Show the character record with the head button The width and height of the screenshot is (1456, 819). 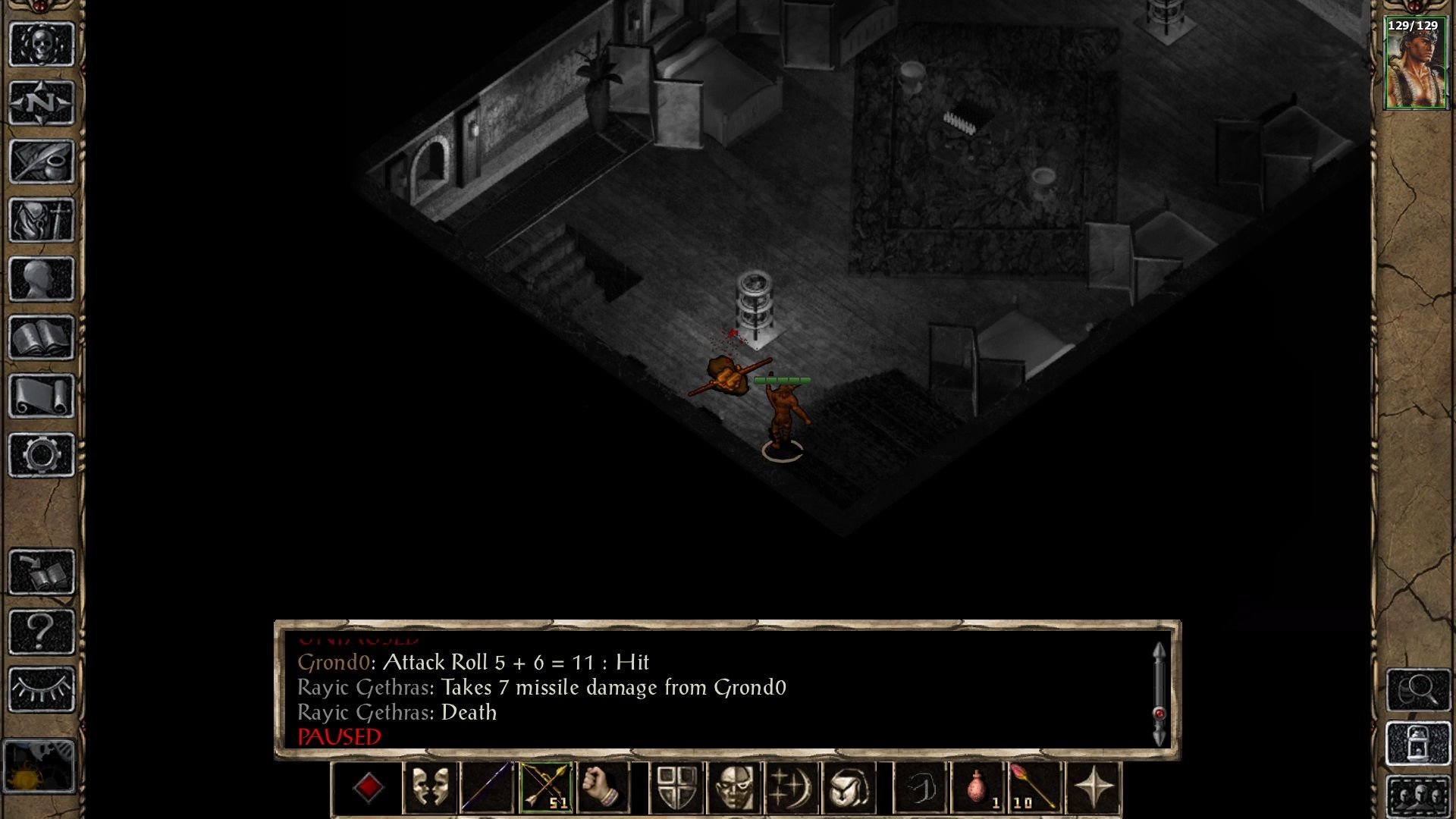click(42, 279)
